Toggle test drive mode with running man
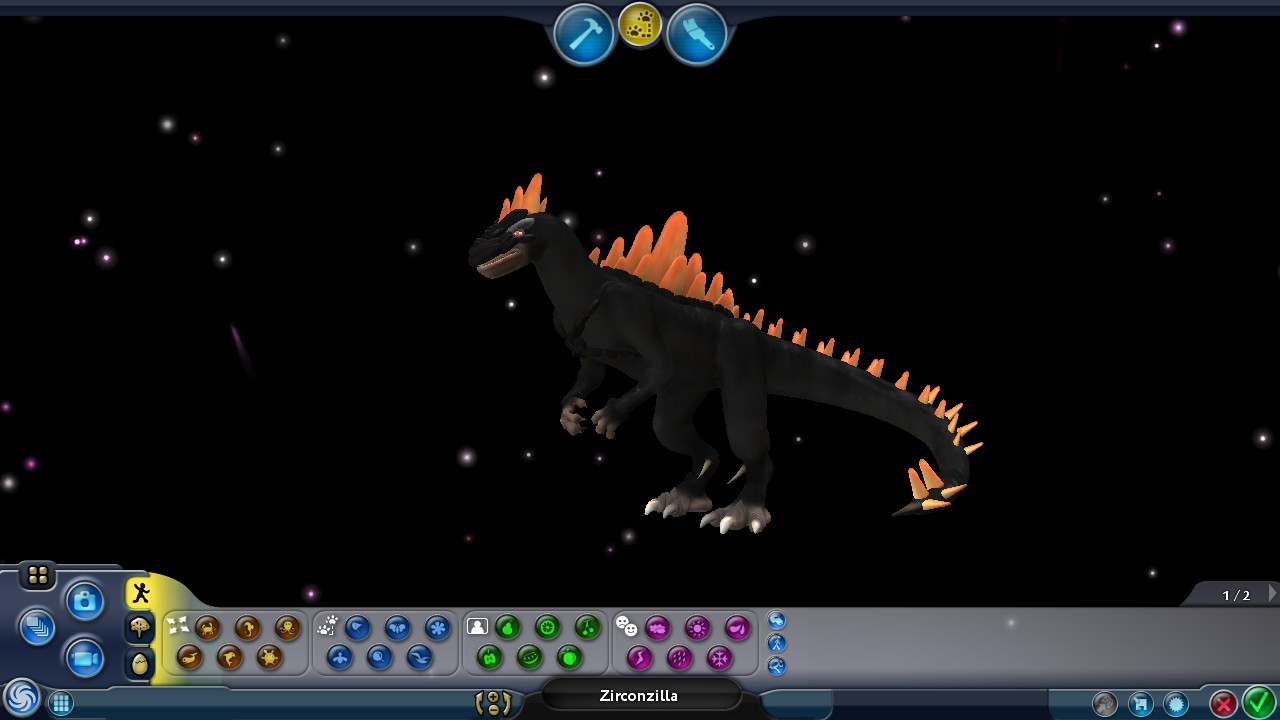The image size is (1280, 720). pos(140,591)
